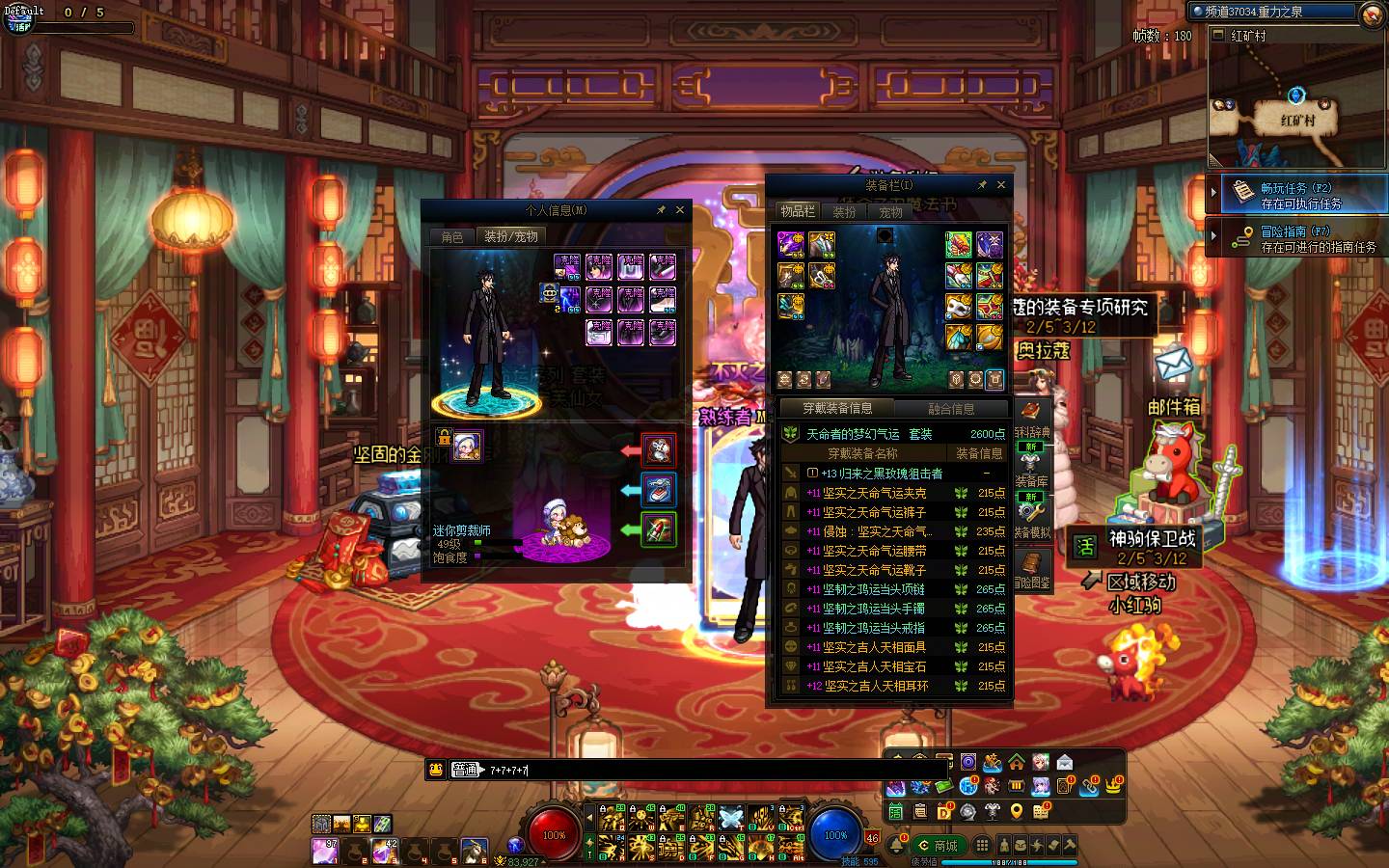1389x868 pixels.
Task: Close the 个人信息 personal info window
Action: 680,210
